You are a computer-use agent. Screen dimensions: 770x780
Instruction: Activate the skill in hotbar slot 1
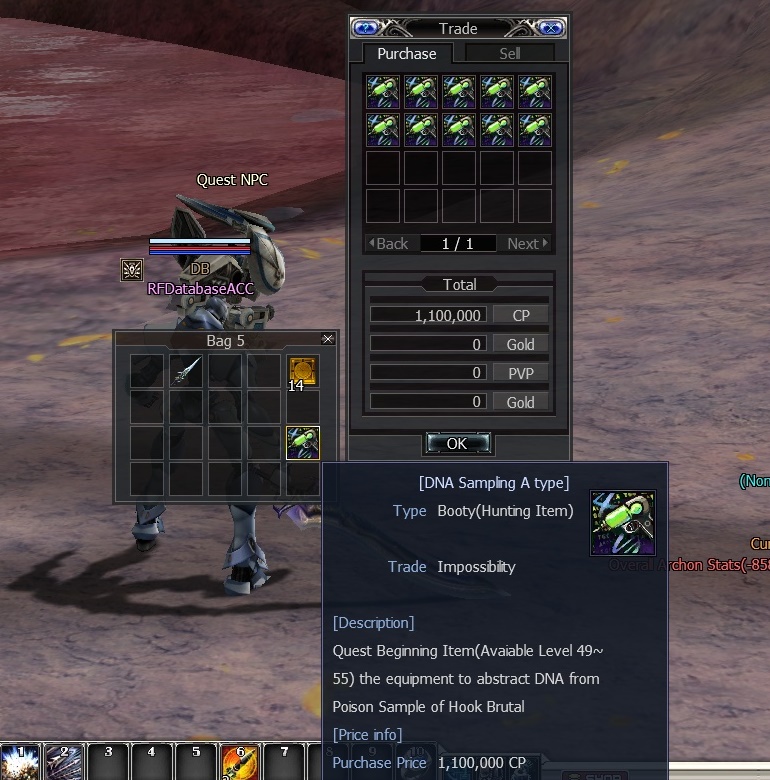[x=19, y=762]
